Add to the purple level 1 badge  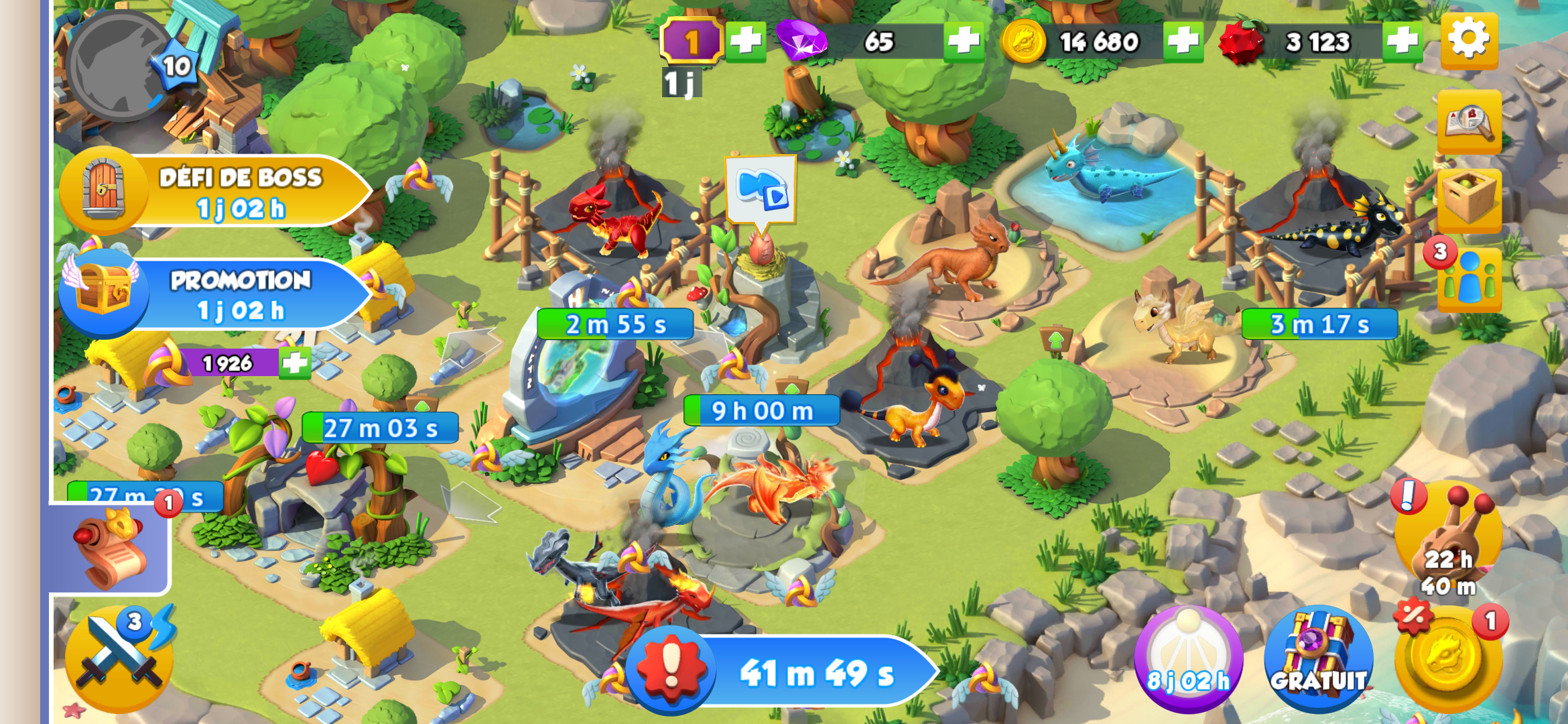746,42
